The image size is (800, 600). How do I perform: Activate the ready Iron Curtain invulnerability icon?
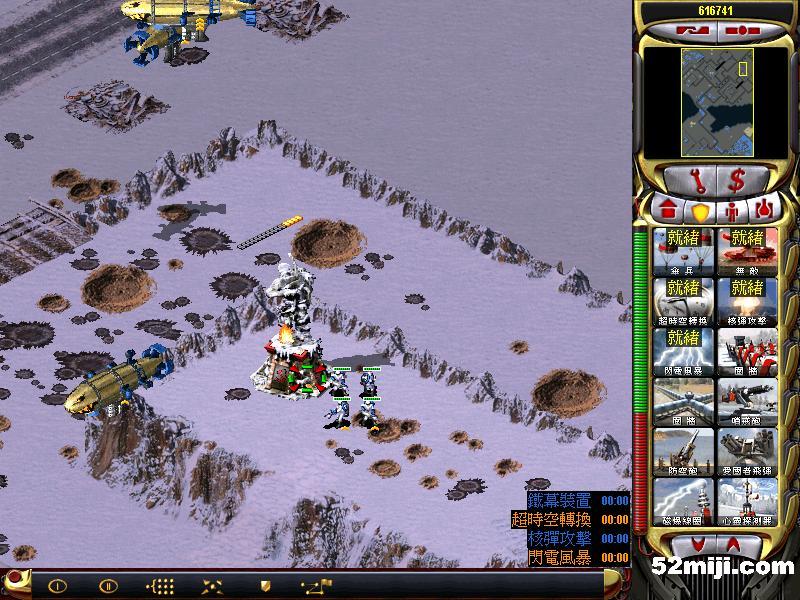point(746,251)
